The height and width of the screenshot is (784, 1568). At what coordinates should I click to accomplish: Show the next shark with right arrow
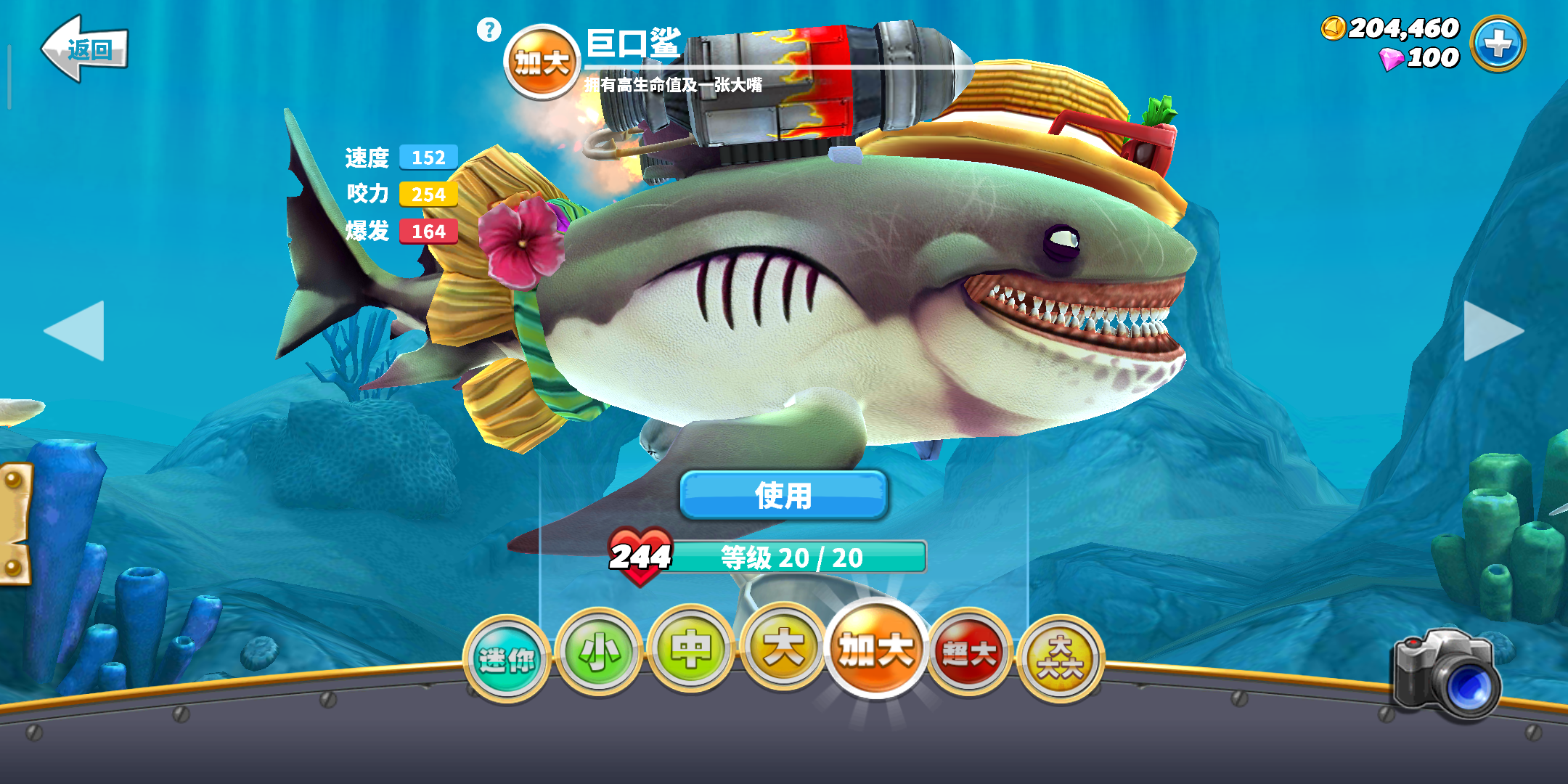1493,330
